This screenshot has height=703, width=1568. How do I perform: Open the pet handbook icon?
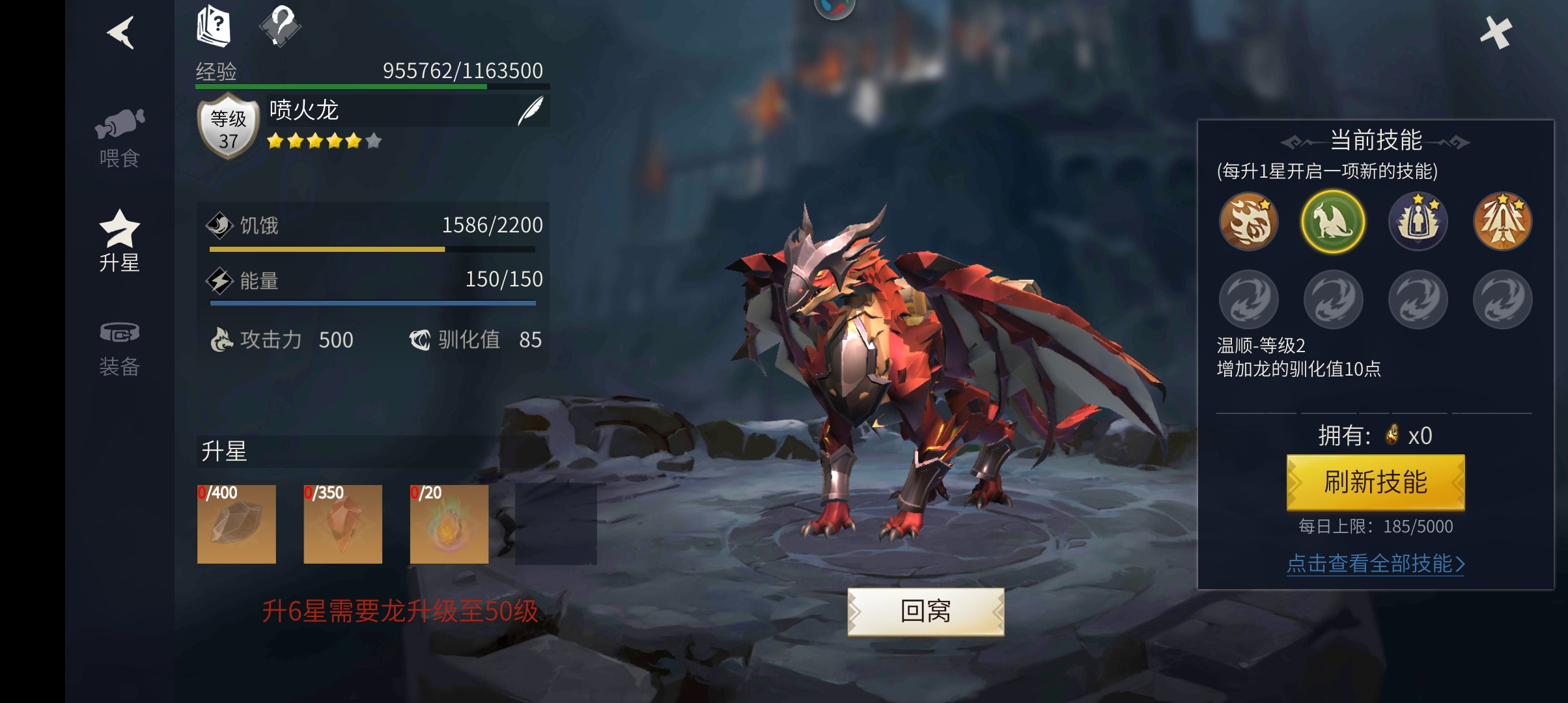214,27
